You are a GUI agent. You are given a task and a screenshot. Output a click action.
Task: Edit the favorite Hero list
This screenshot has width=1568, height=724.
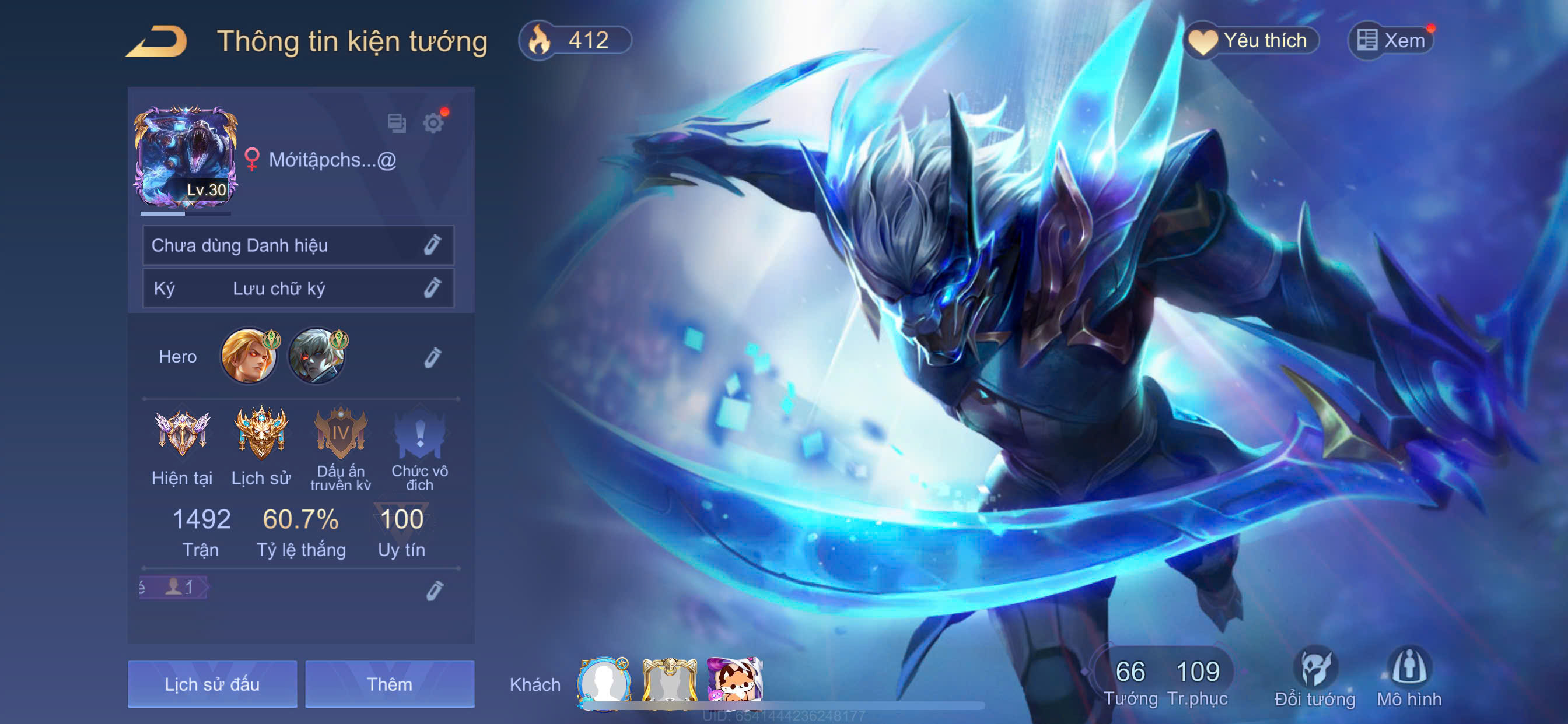click(432, 358)
